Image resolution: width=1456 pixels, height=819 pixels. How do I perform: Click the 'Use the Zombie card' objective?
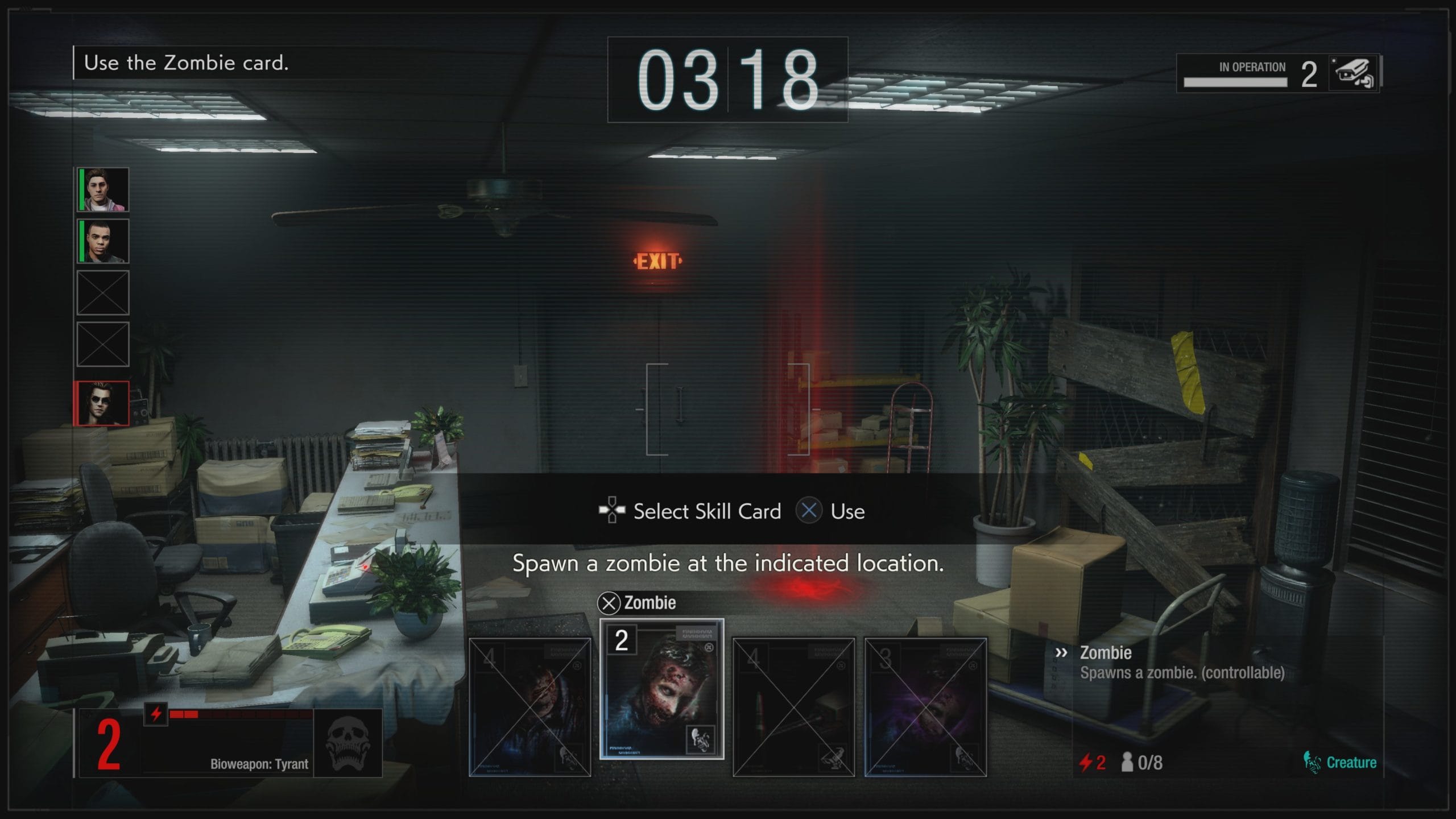(186, 63)
